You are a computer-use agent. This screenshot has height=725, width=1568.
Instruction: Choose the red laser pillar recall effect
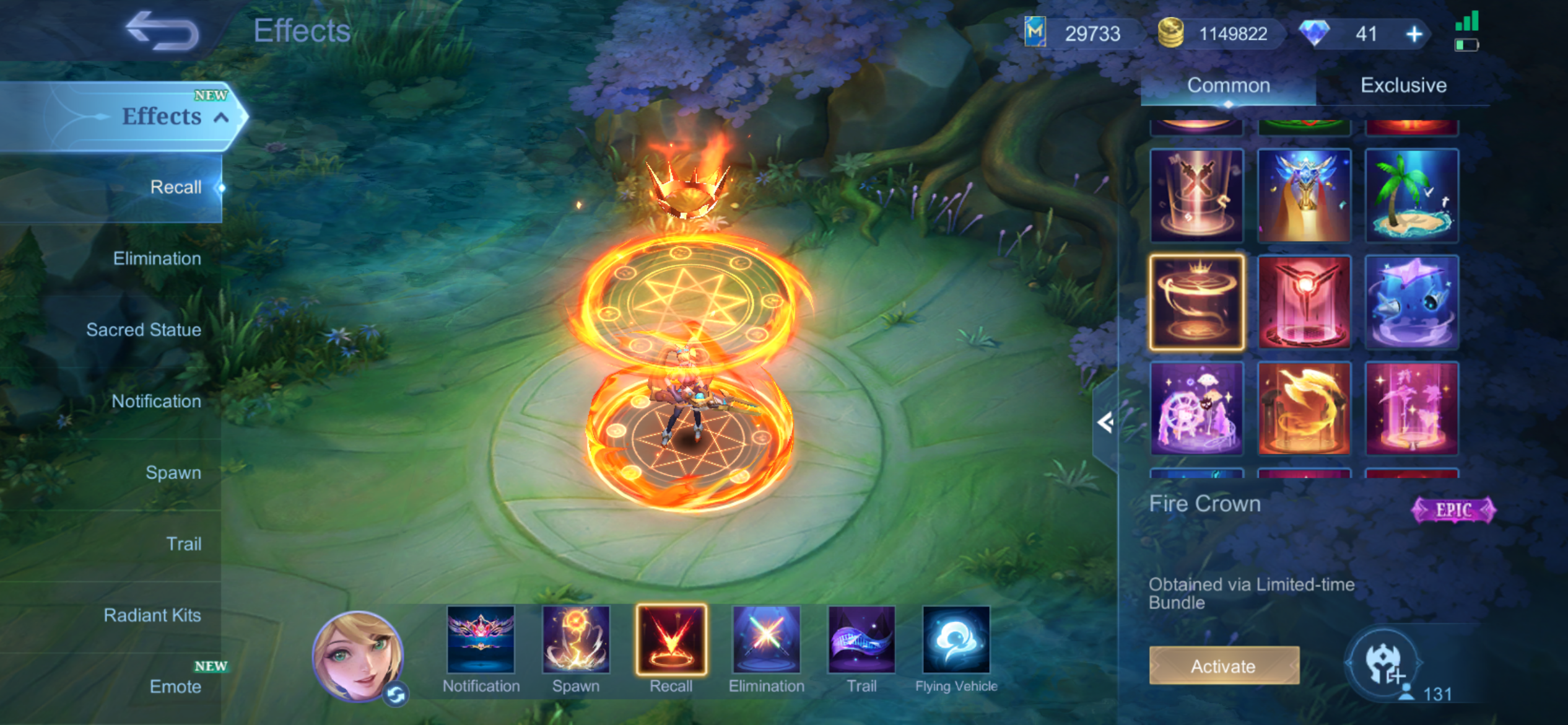point(1304,302)
